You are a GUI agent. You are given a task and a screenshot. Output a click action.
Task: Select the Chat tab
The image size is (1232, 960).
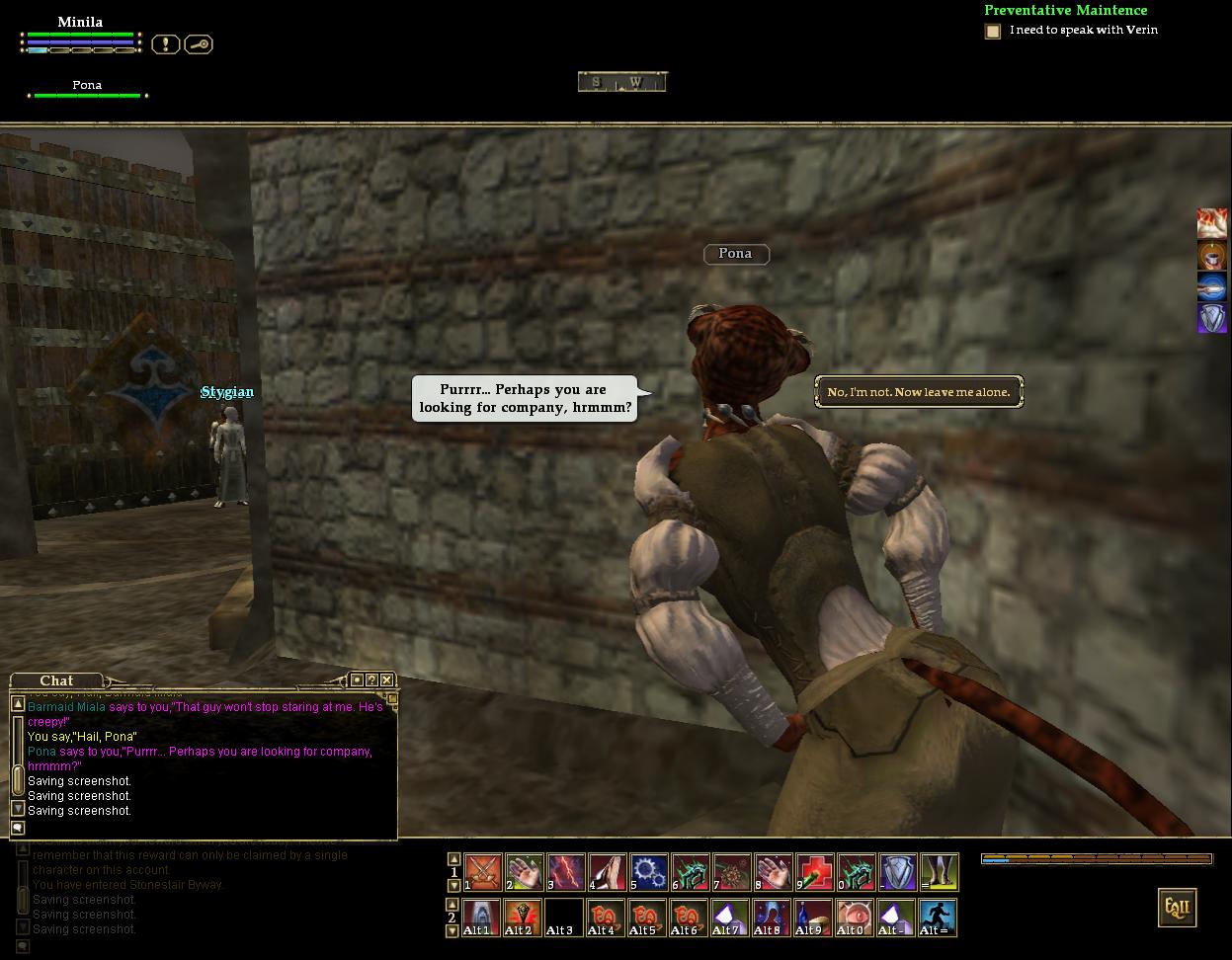tap(56, 680)
